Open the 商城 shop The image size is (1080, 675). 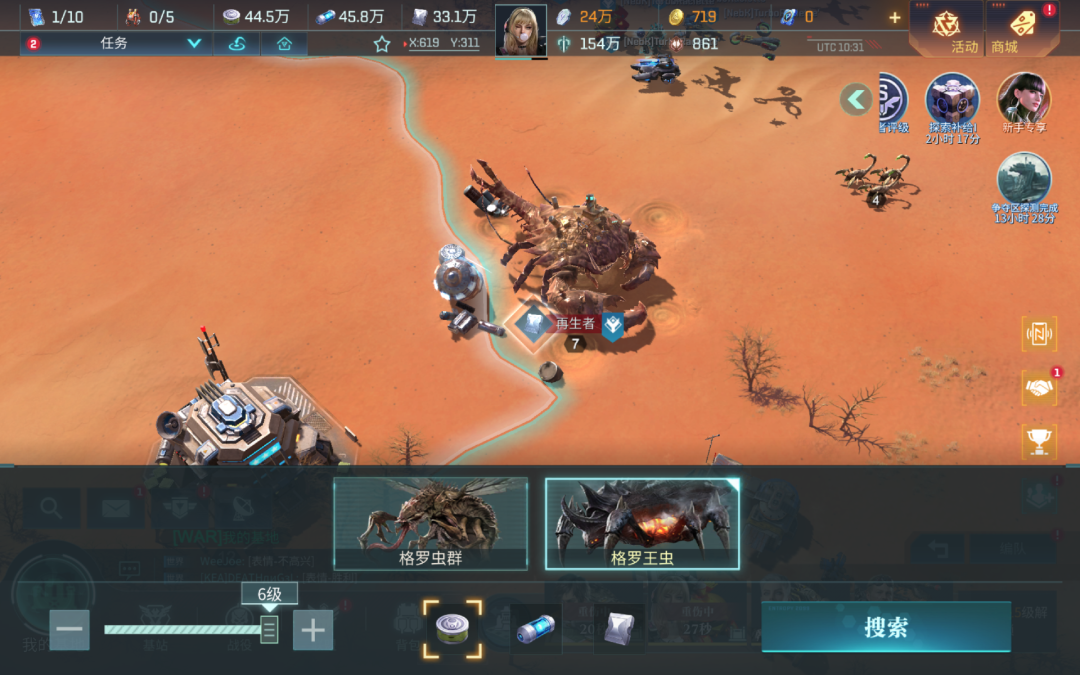(x=1021, y=29)
